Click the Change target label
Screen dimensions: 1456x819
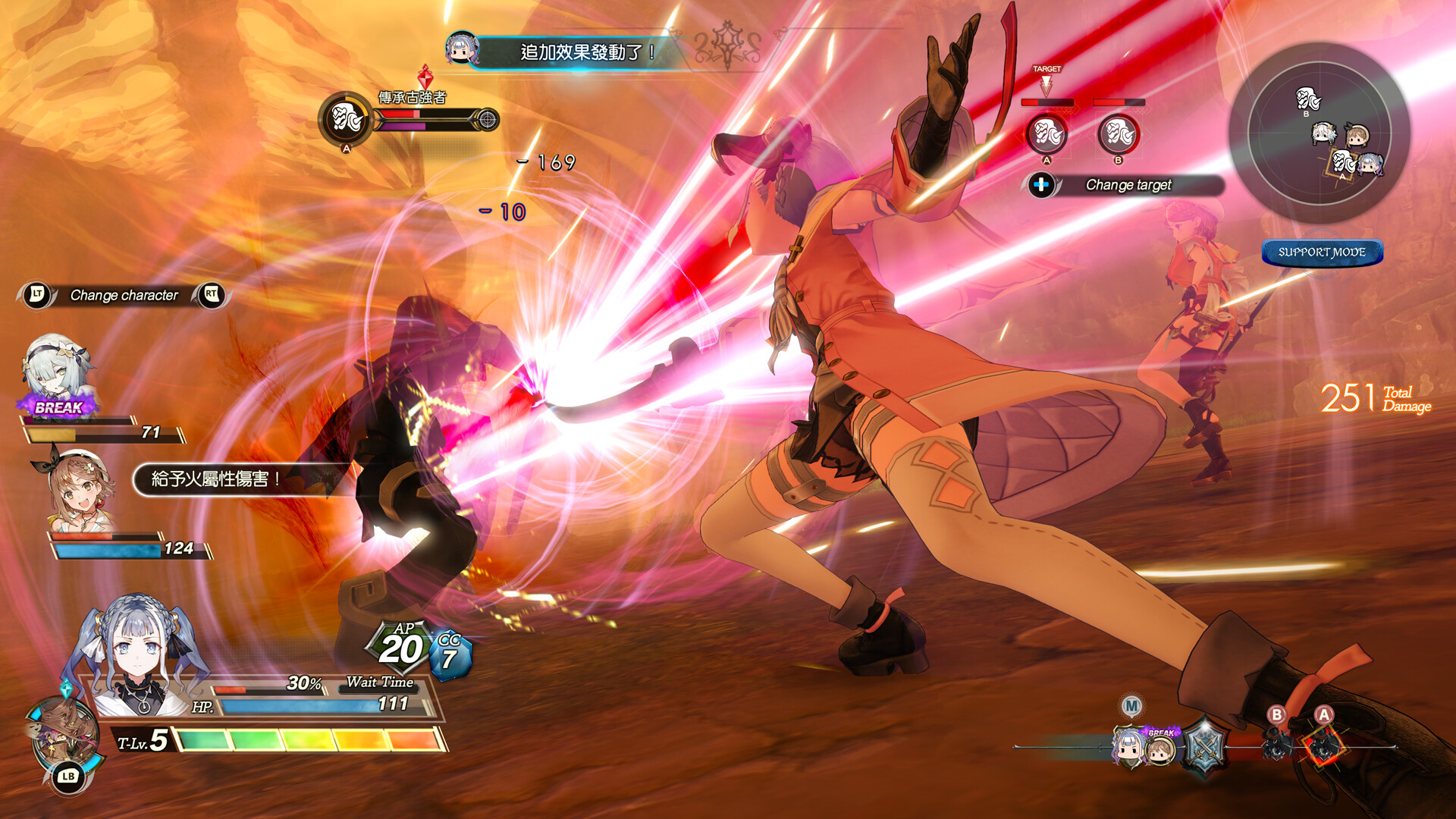tap(1128, 185)
